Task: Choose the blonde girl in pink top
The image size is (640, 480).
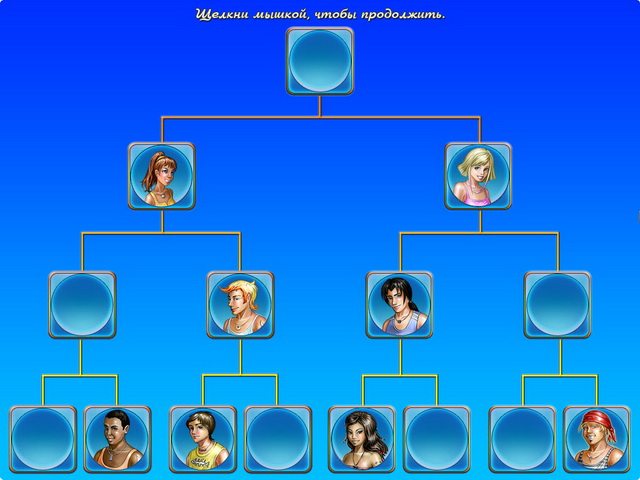Action: point(478,175)
